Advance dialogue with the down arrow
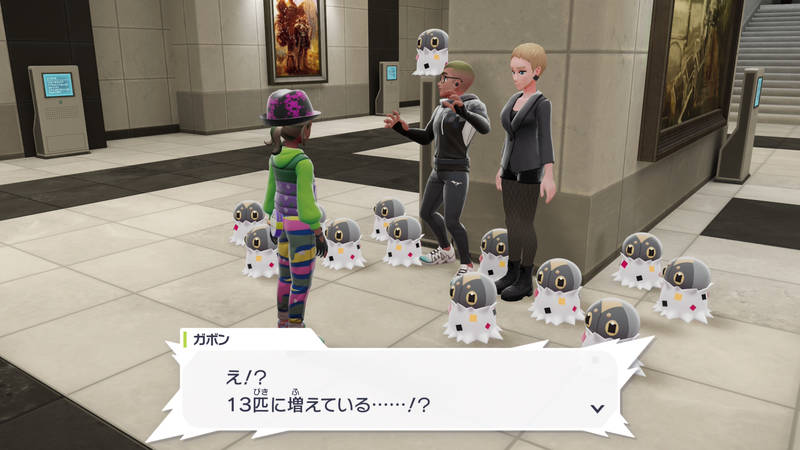This screenshot has height=450, width=800. coord(597,408)
